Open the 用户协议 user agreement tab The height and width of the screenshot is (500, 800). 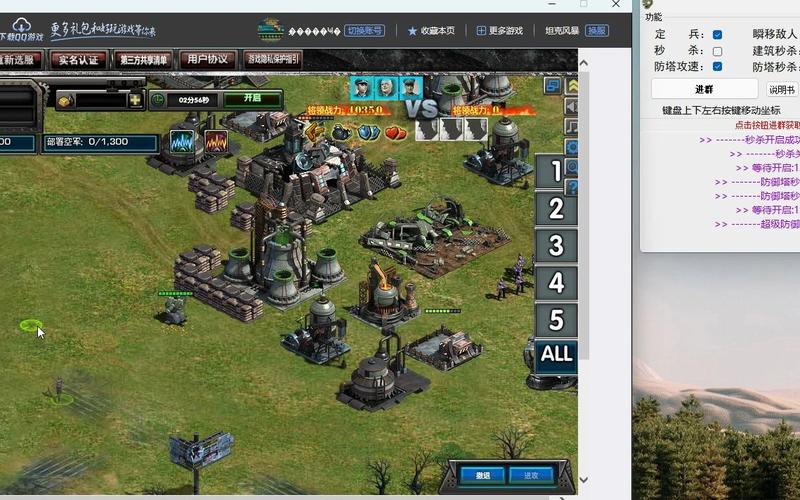(208, 60)
